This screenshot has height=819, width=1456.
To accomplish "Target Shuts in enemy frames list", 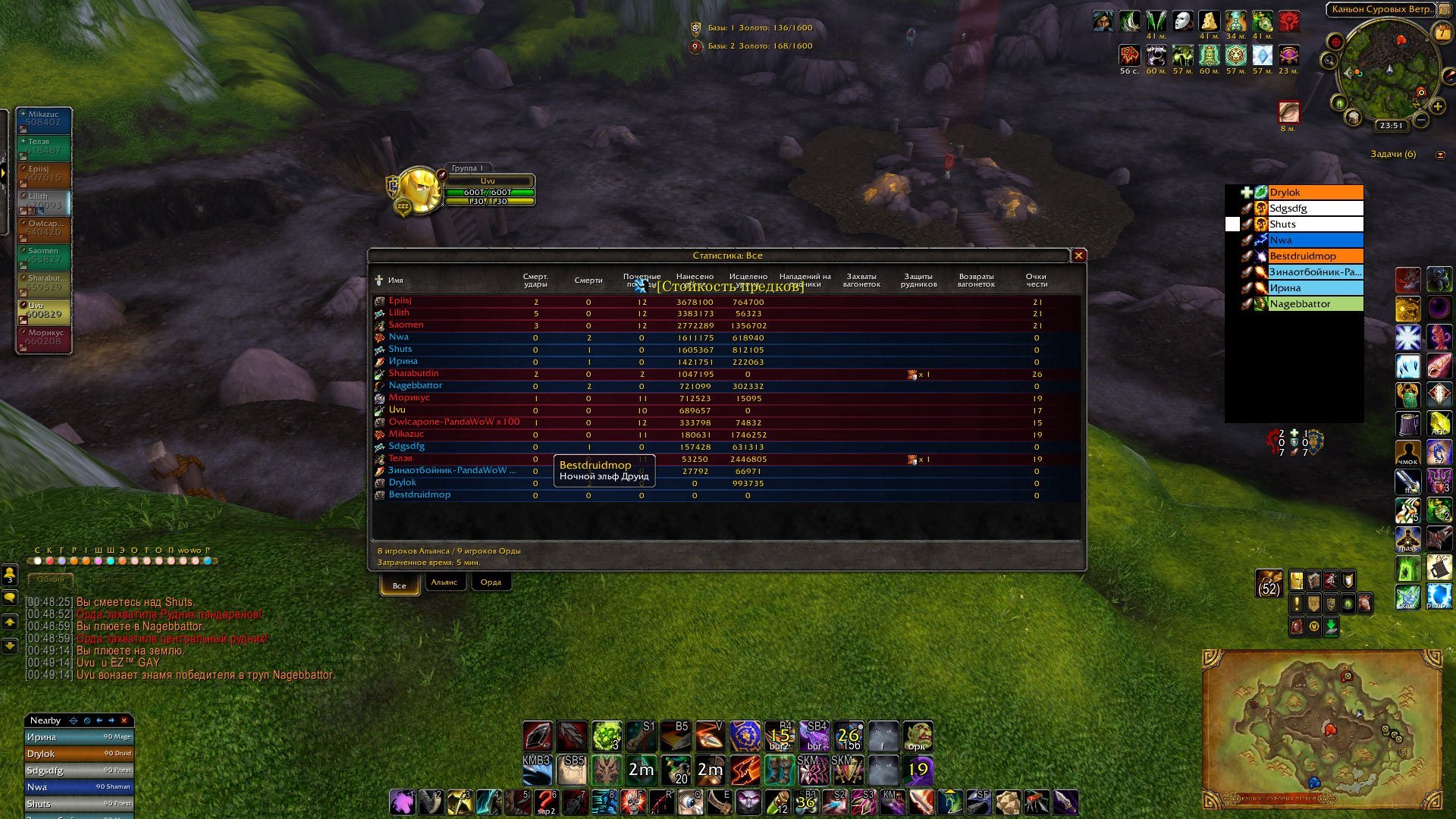I will pos(1315,224).
